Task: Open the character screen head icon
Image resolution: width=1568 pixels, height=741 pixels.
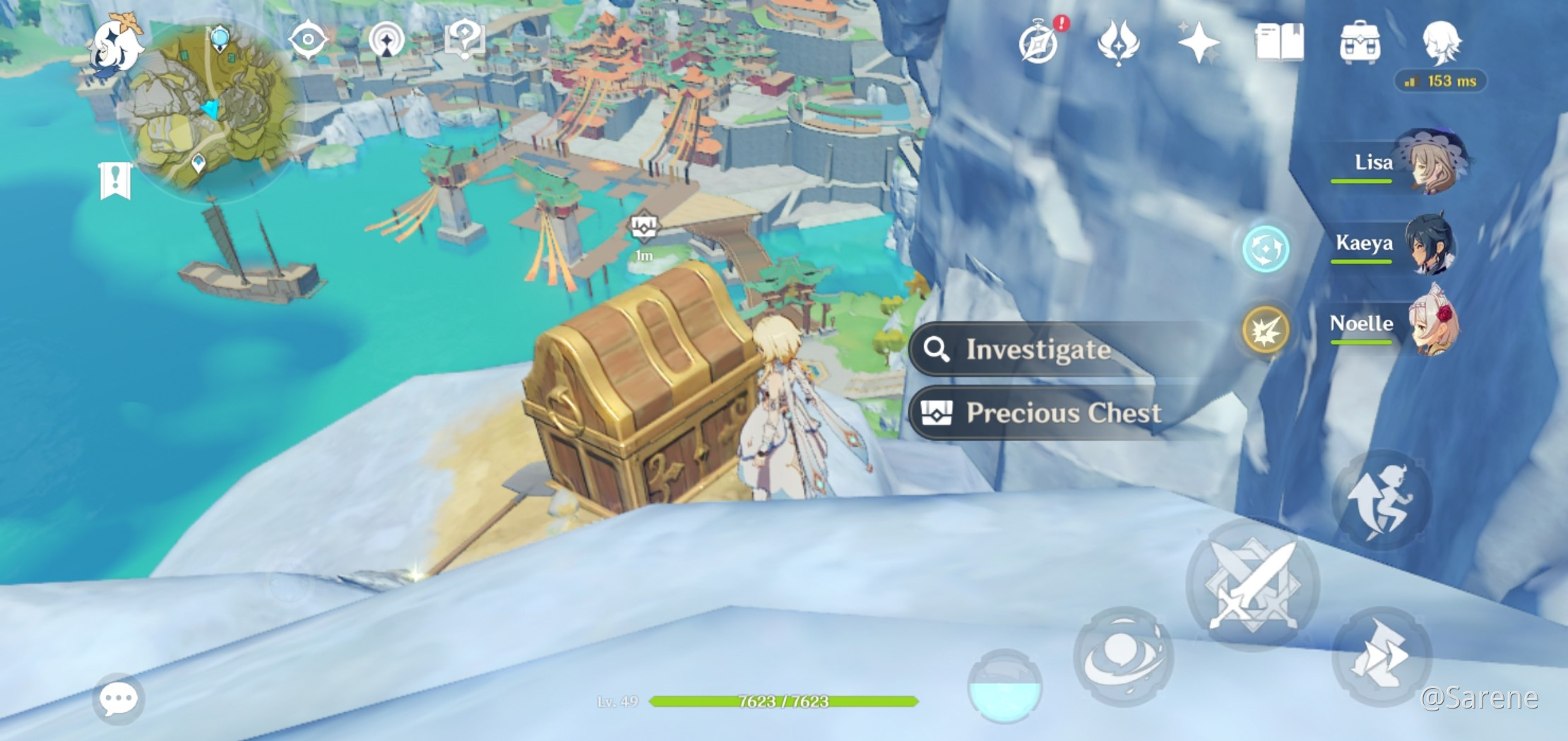Action: [x=1441, y=42]
